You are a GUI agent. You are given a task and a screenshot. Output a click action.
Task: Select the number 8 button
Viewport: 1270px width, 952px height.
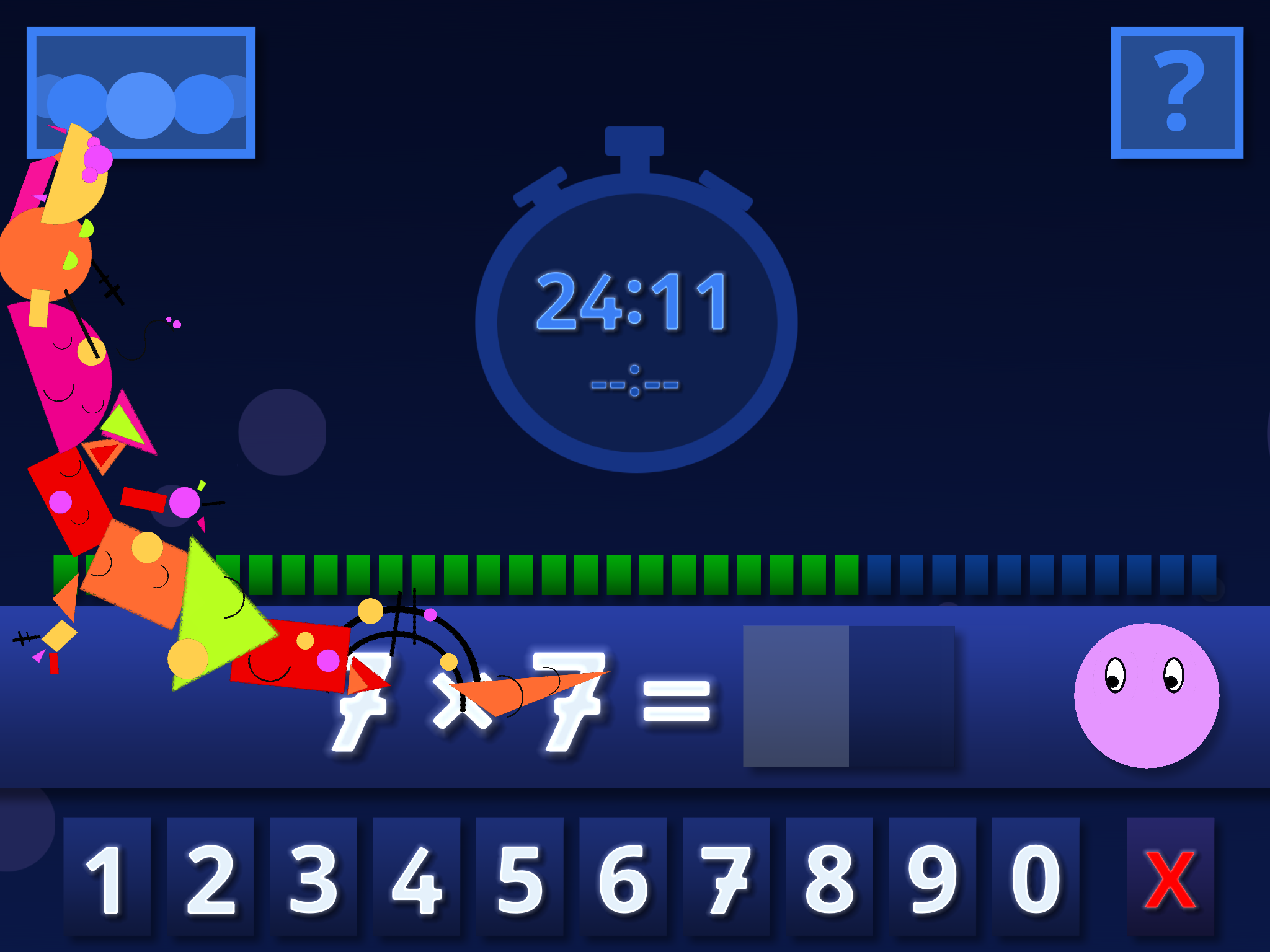(x=829, y=876)
